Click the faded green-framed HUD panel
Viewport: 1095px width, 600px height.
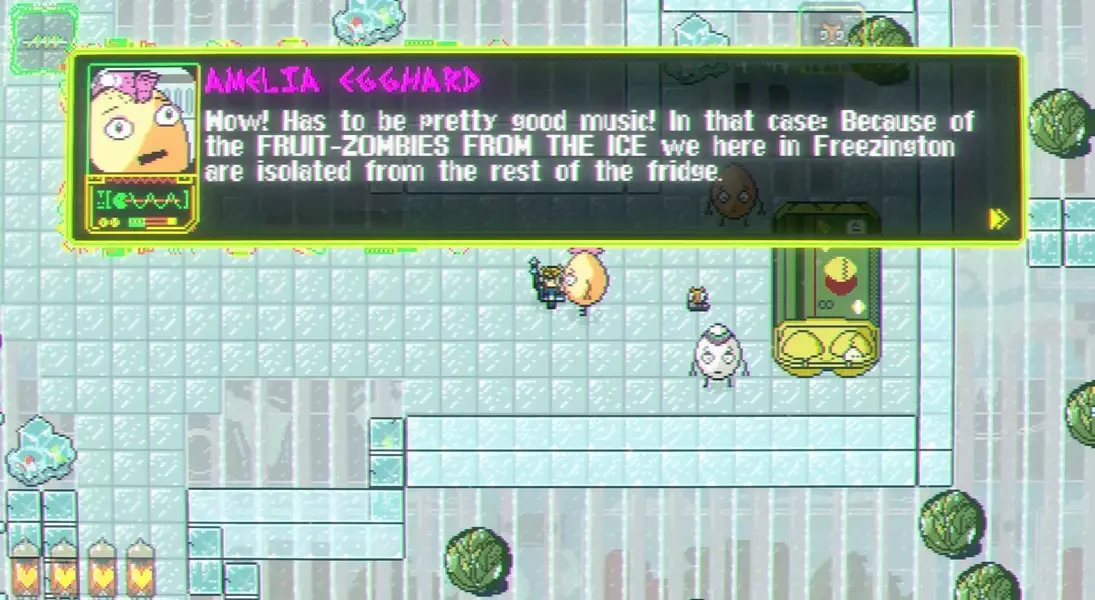tap(43, 40)
